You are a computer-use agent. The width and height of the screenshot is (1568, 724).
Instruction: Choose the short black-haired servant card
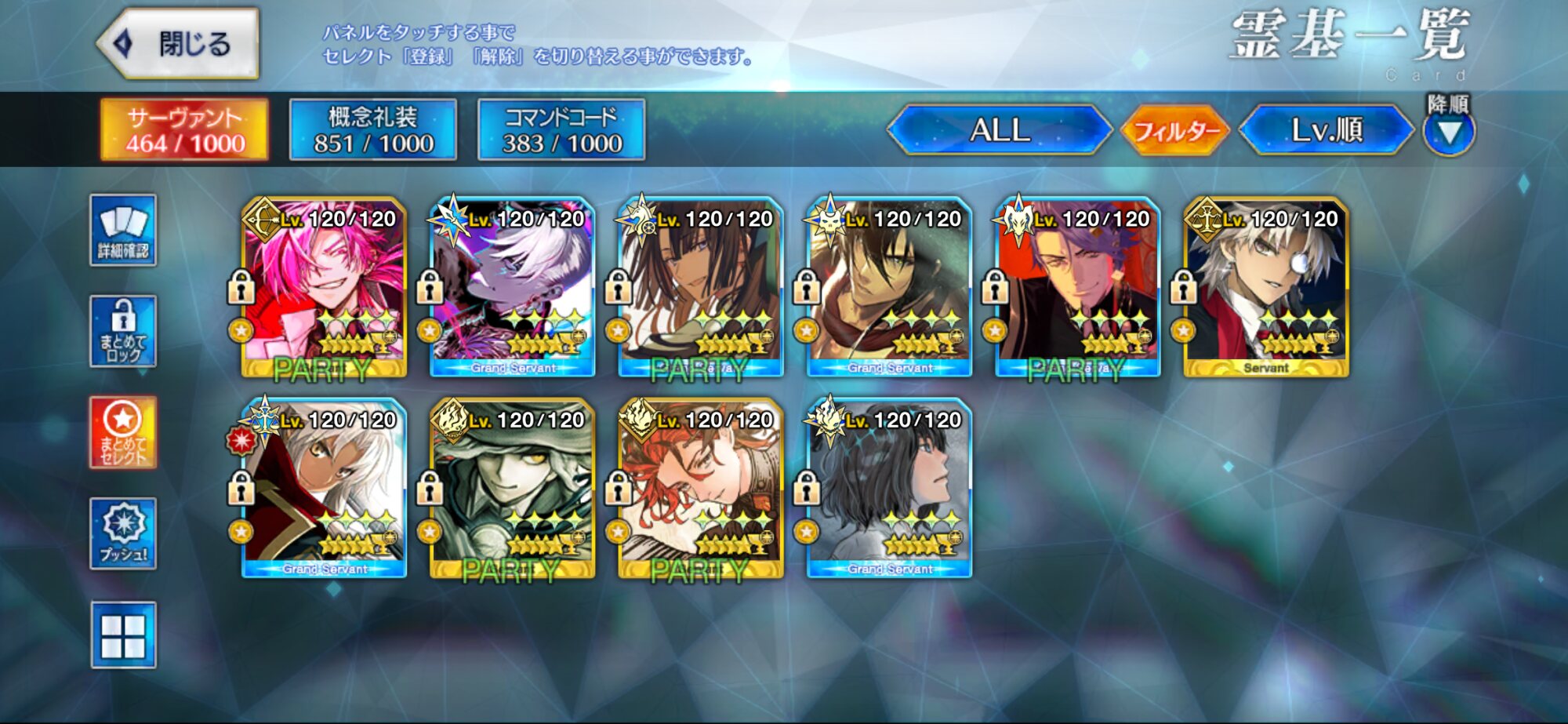coord(890,489)
